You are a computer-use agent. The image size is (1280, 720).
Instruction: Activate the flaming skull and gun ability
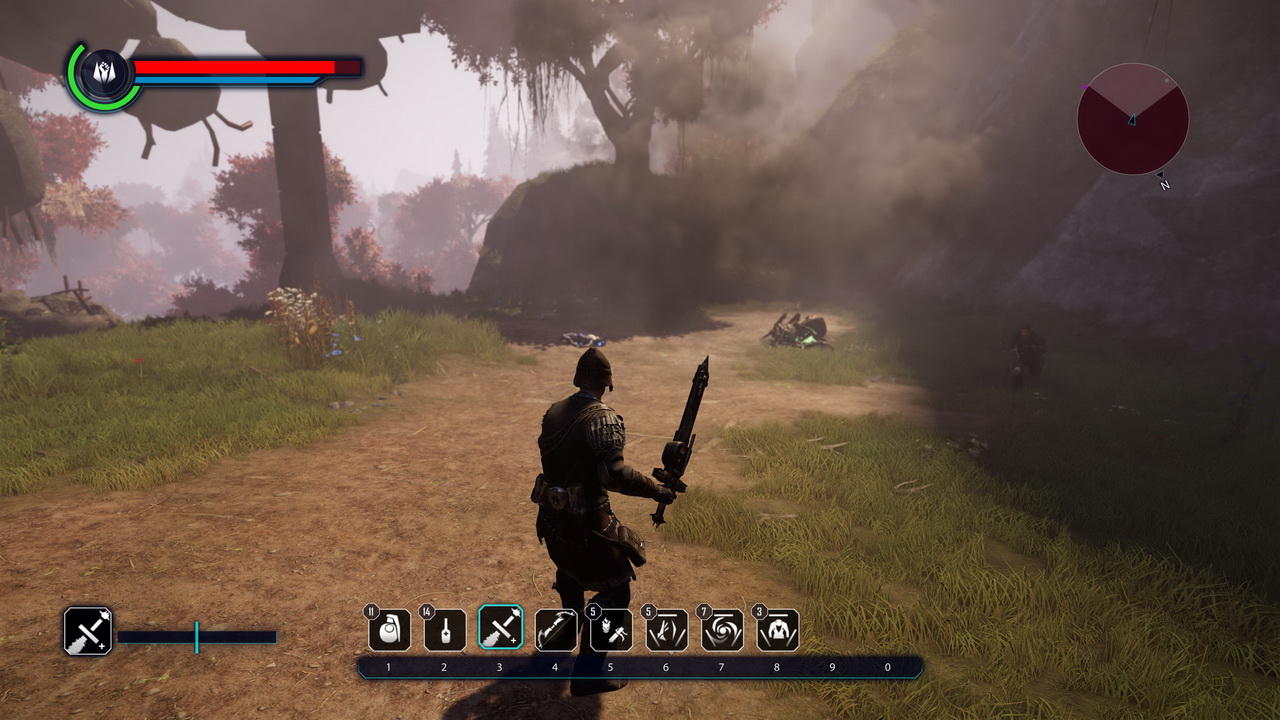(611, 630)
